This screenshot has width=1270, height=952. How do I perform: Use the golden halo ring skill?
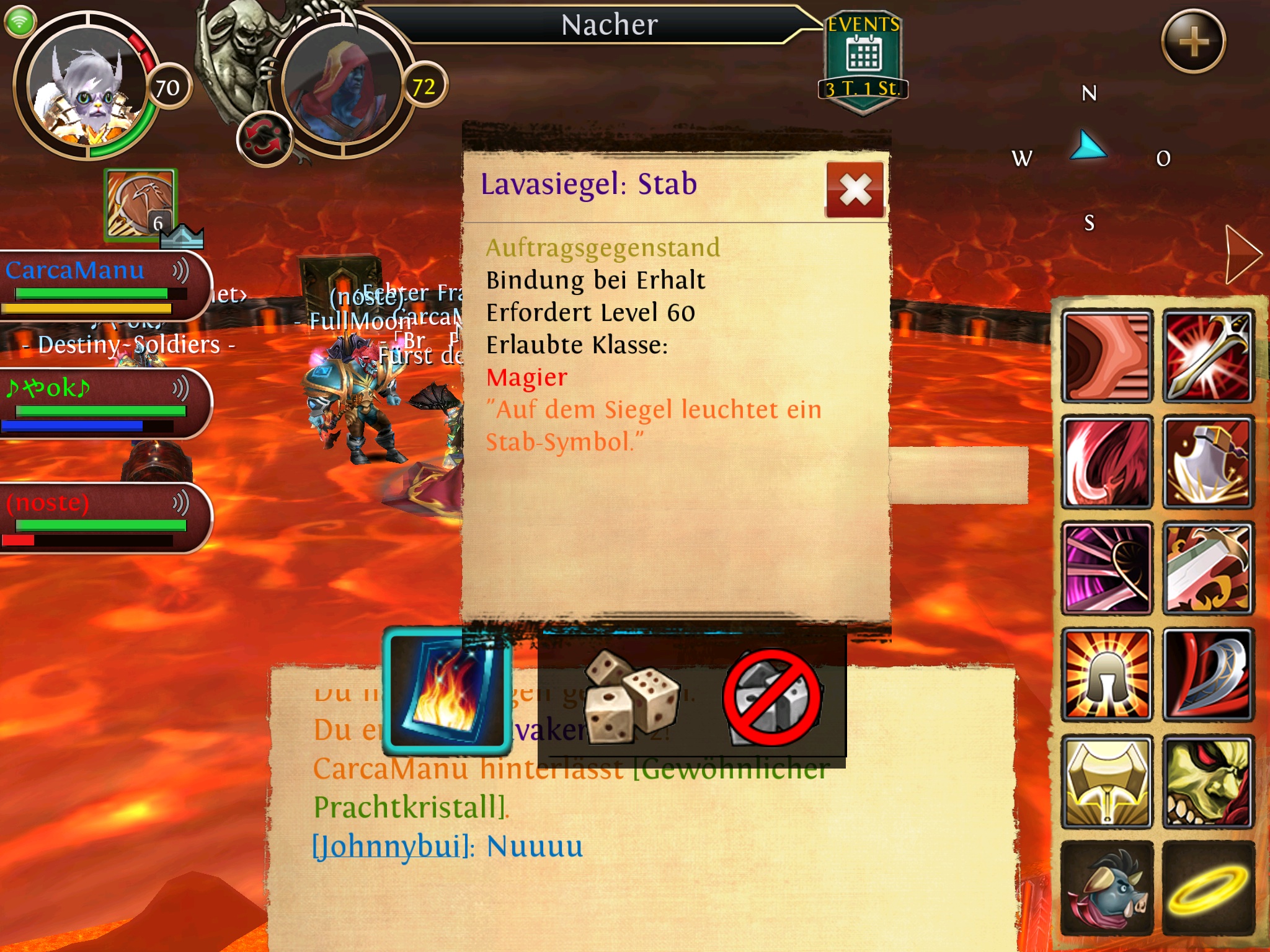pos(1207,888)
